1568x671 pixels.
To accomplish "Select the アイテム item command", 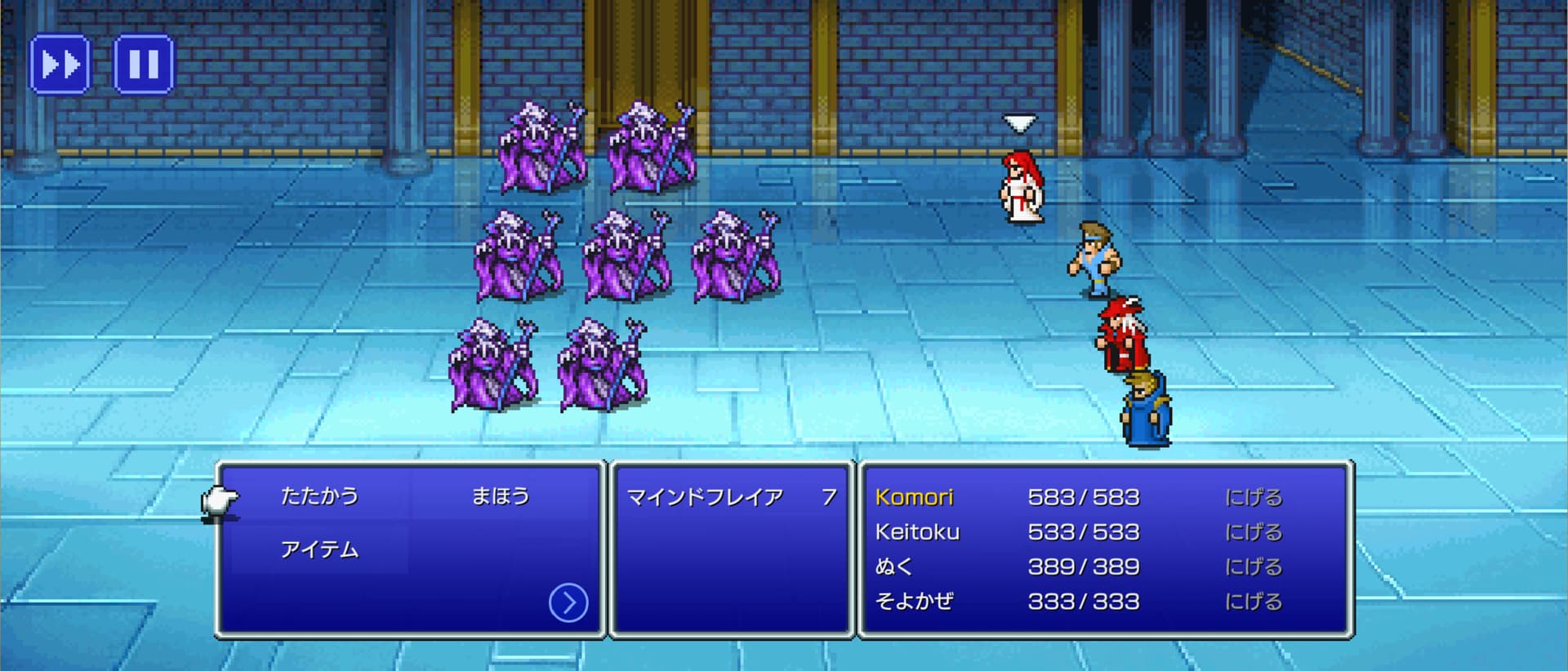I will tap(319, 549).
